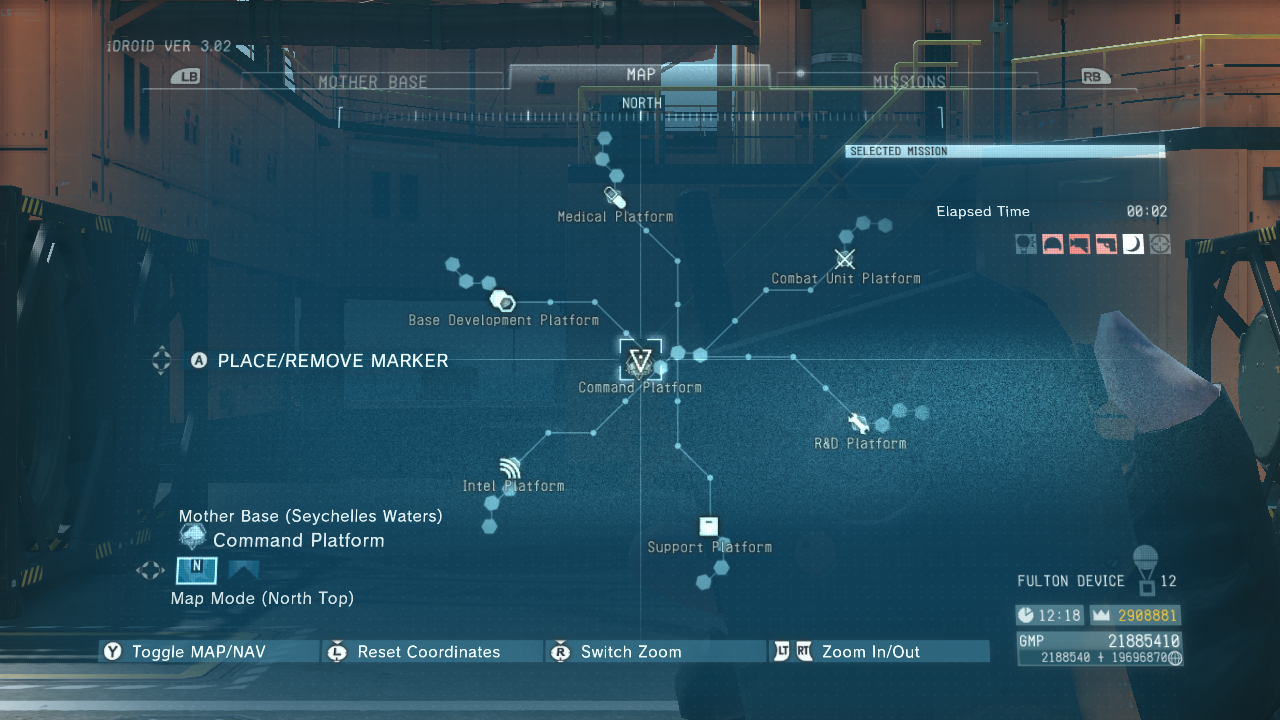Viewport: 1280px width, 720px height.
Task: Toggle the moon nighttime condition indicator
Action: point(1133,243)
